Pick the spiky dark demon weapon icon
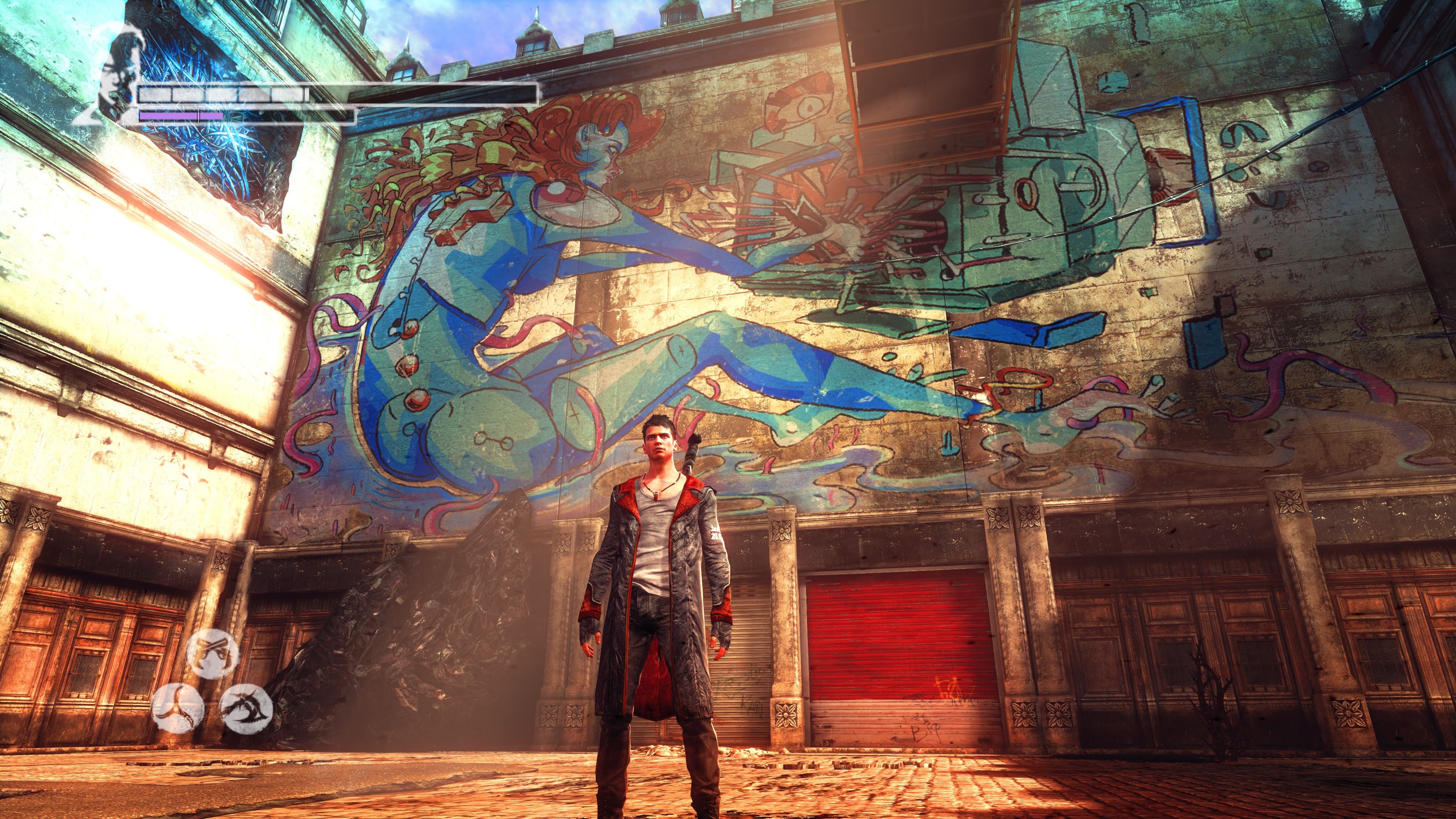 click(246, 708)
